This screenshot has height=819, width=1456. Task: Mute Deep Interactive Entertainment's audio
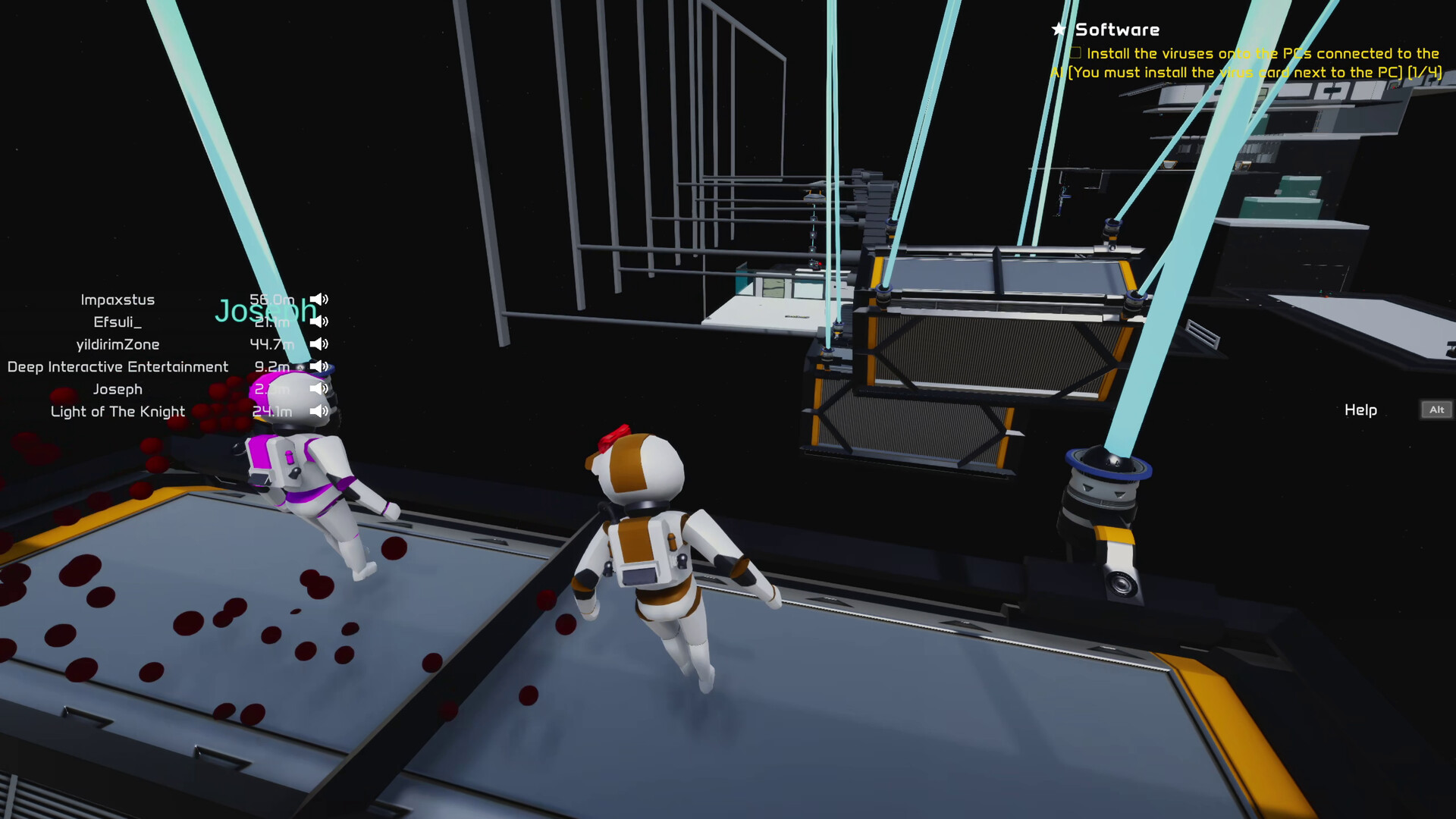click(x=318, y=366)
